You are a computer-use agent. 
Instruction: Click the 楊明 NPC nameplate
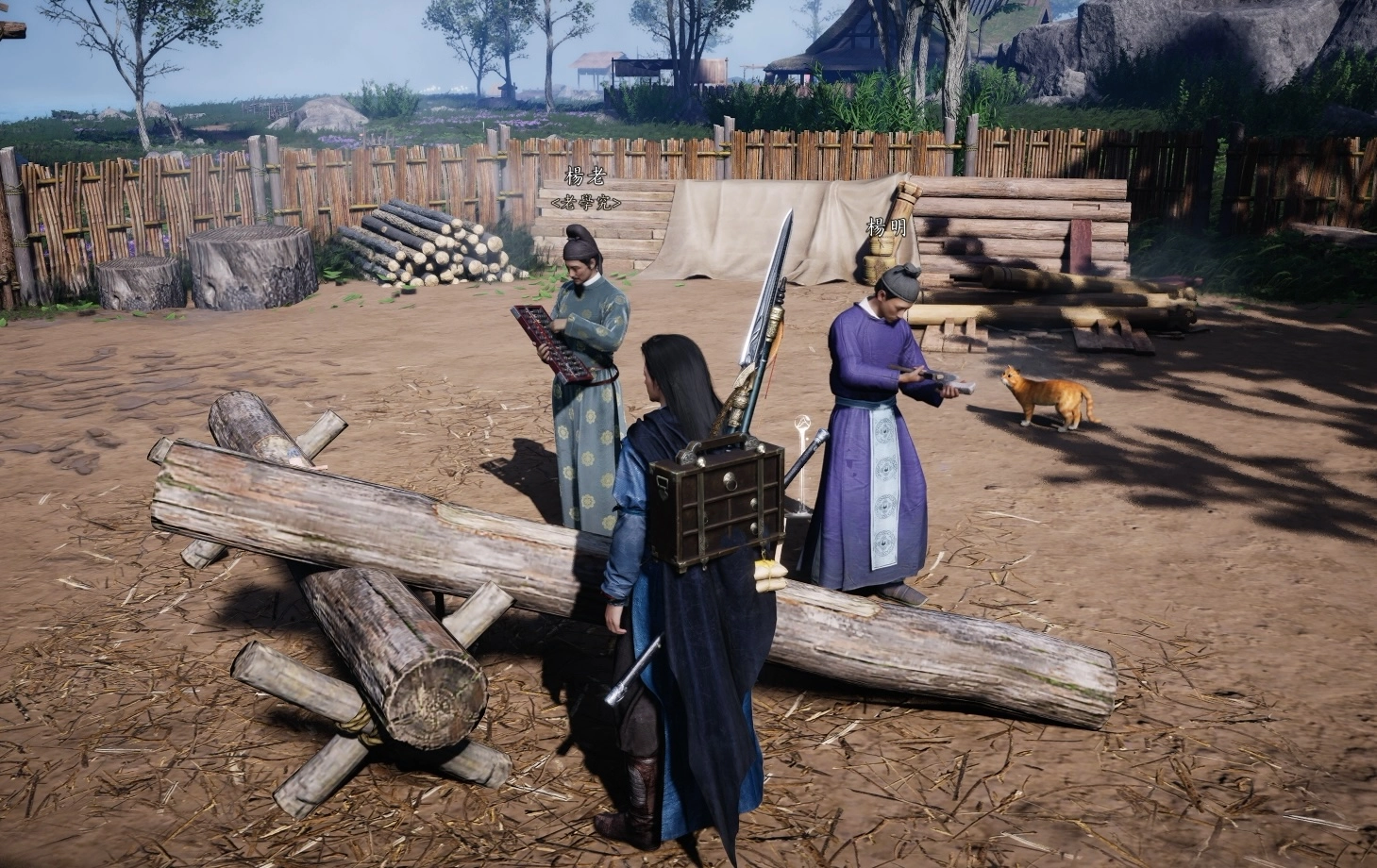tap(887, 227)
